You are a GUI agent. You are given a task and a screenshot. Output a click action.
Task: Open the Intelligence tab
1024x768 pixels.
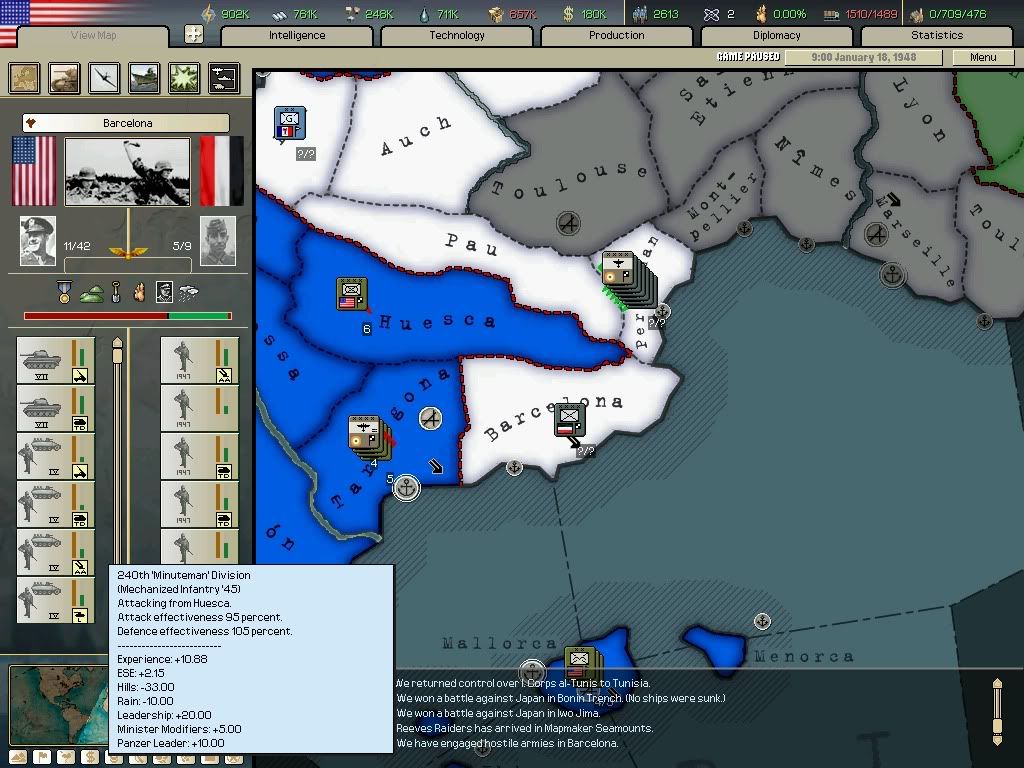[x=297, y=35]
